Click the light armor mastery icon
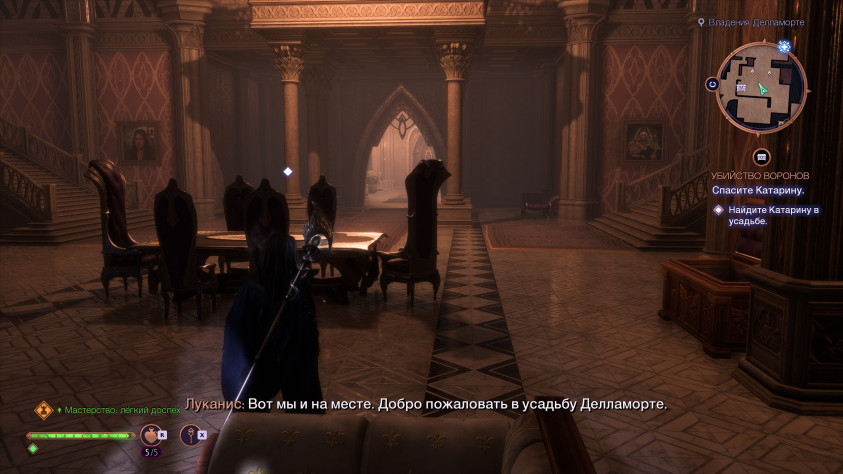 pyautogui.click(x=43, y=410)
